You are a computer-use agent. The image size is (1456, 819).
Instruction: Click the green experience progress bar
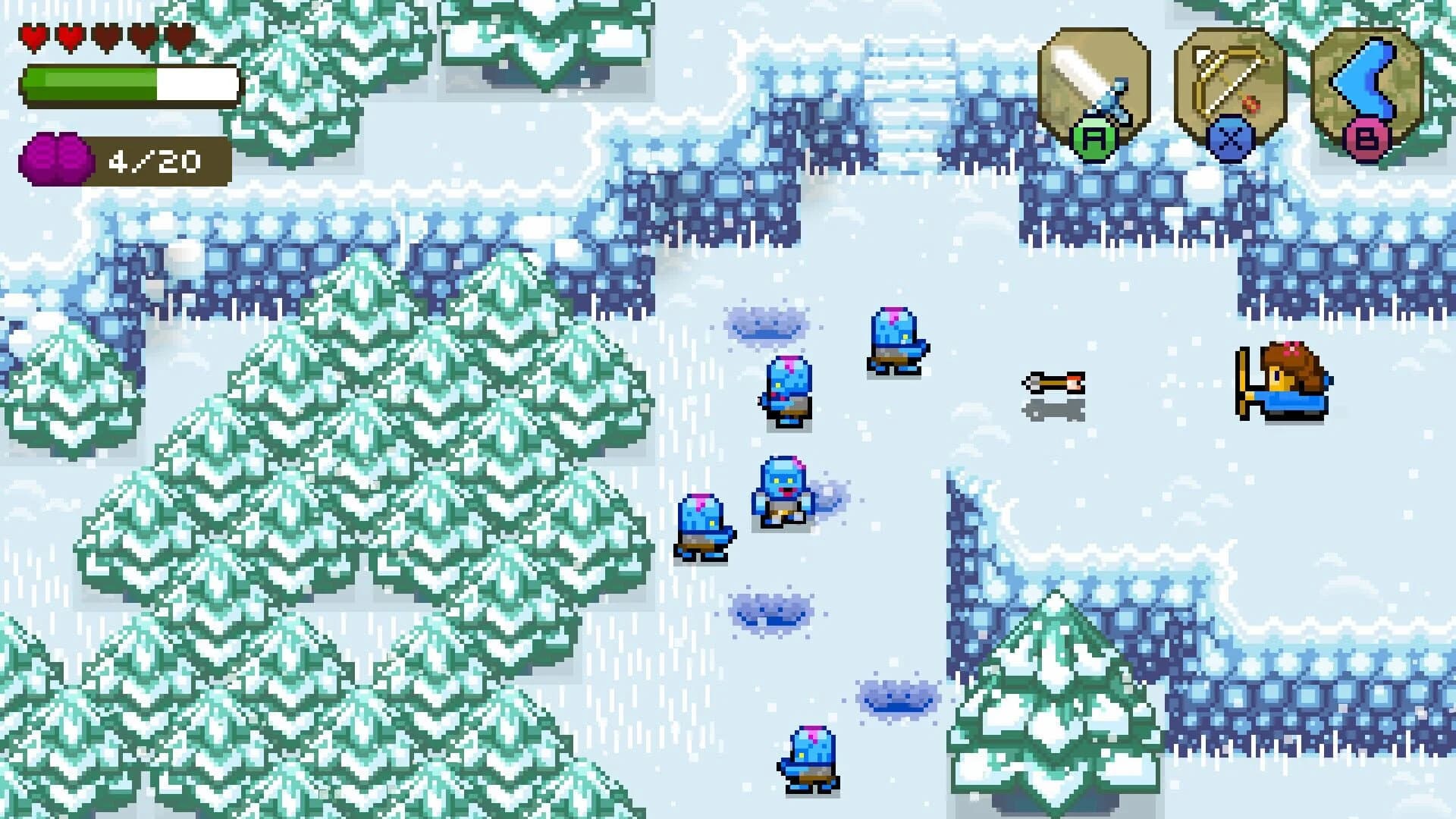click(x=91, y=82)
